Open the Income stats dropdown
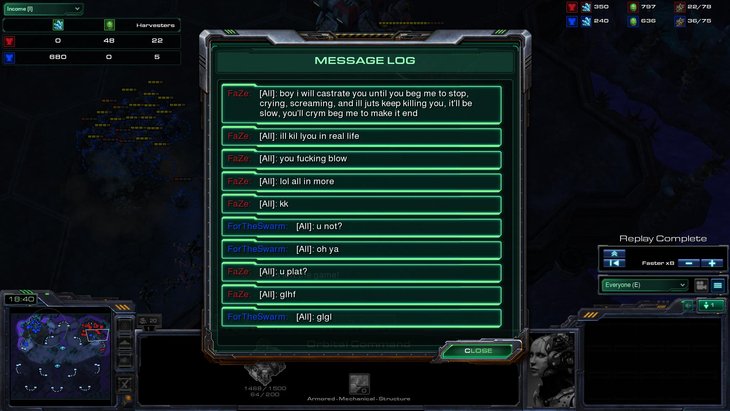Image resolution: width=730 pixels, height=411 pixels. 42,9
